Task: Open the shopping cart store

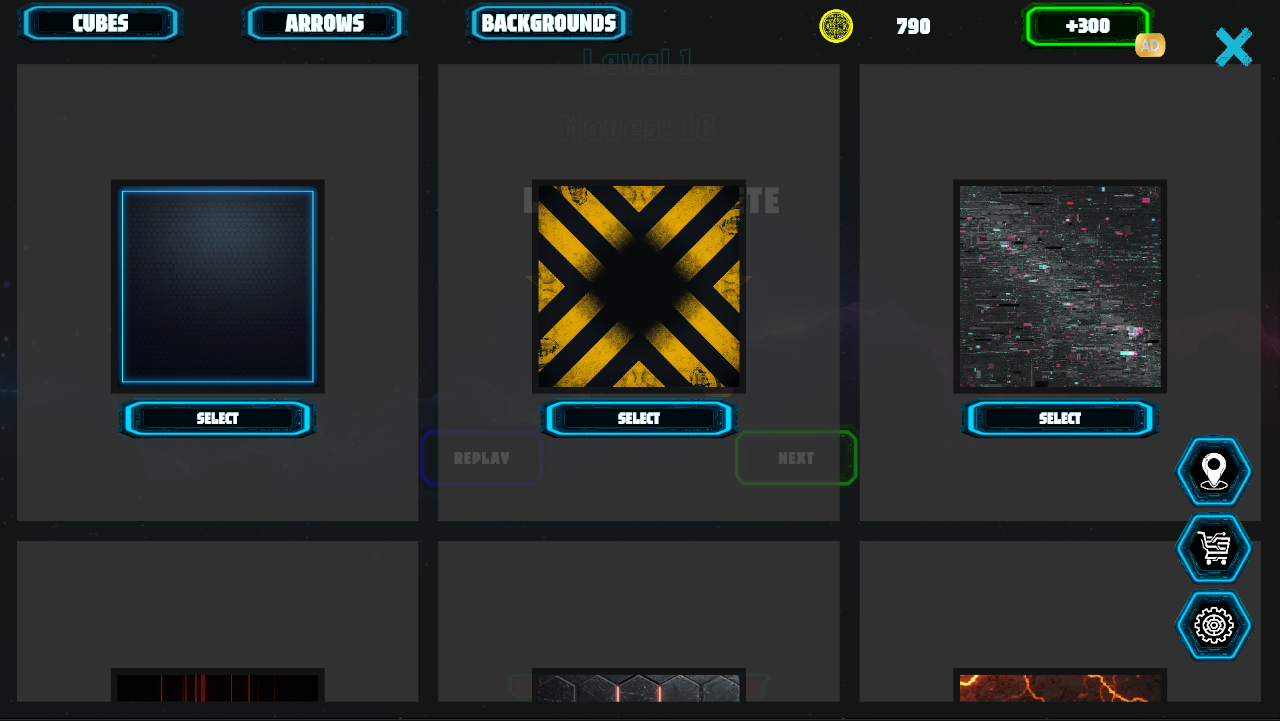Action: coord(1213,548)
